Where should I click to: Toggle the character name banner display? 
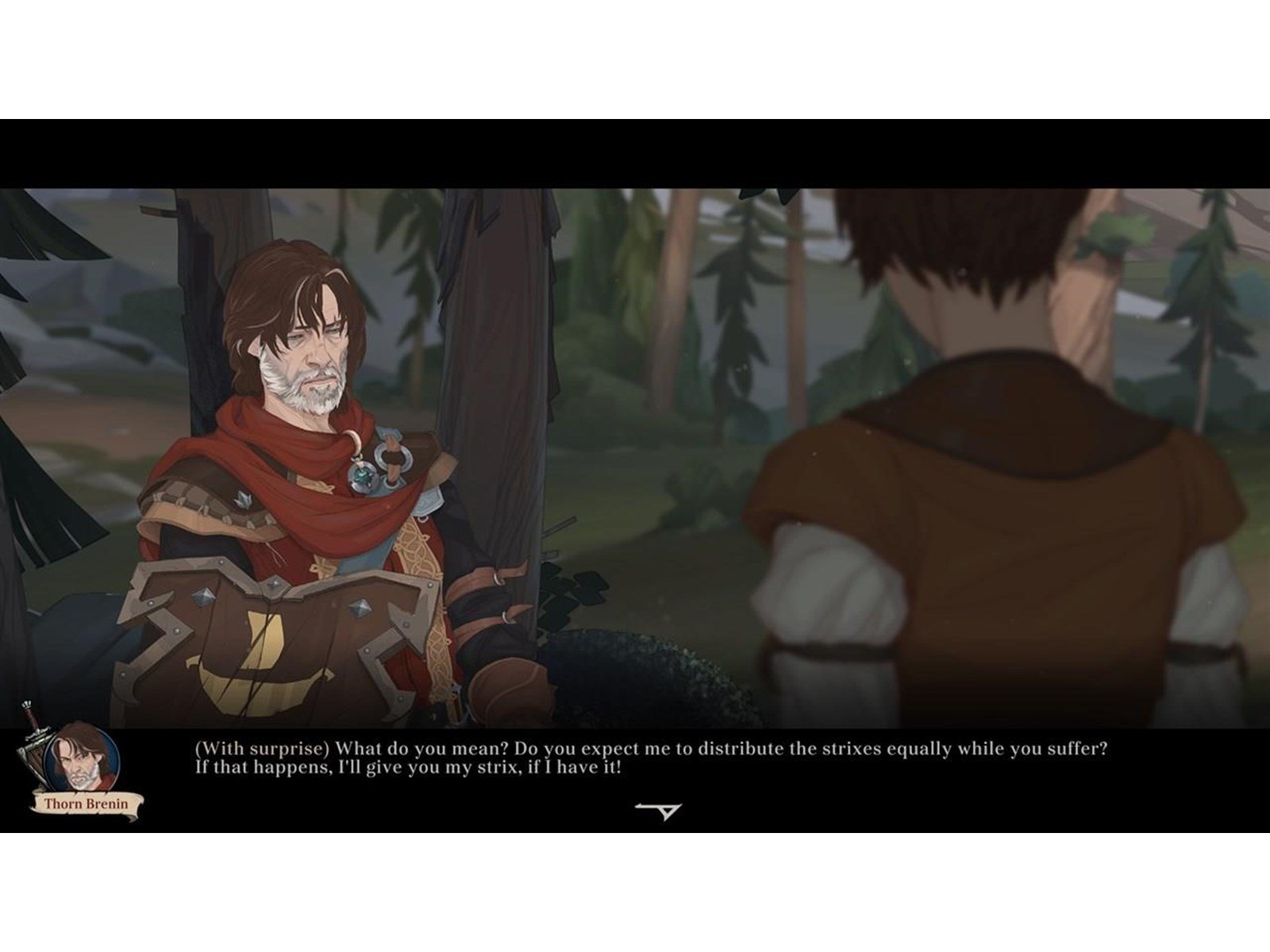(86, 804)
